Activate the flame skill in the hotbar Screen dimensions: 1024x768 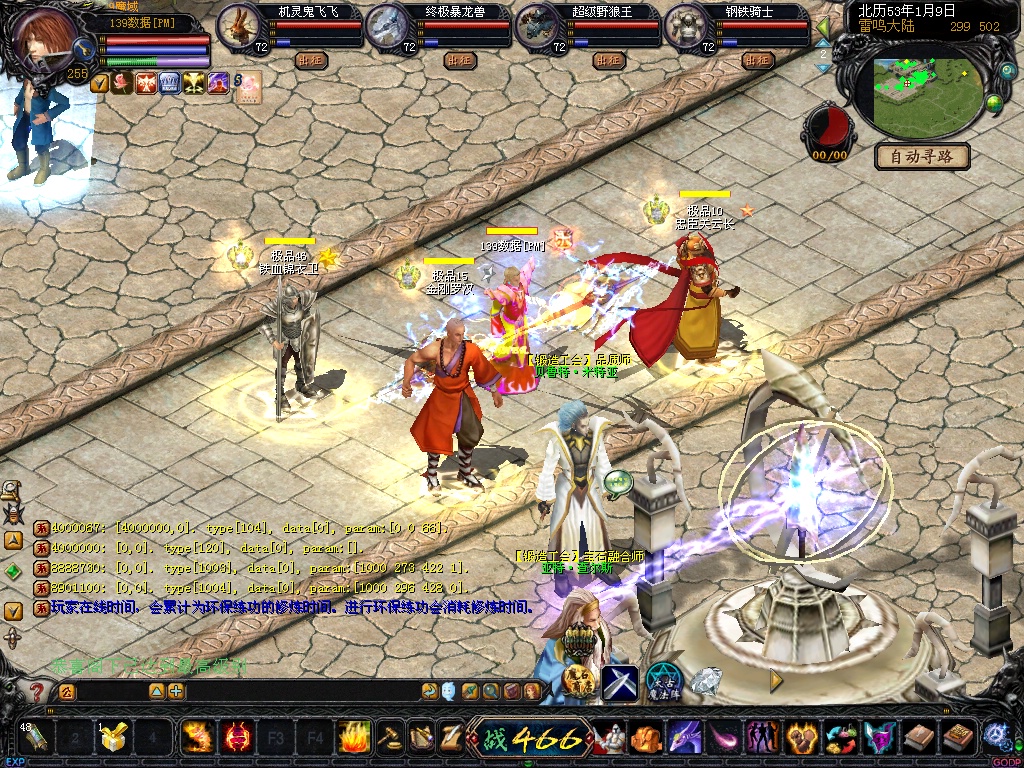355,738
